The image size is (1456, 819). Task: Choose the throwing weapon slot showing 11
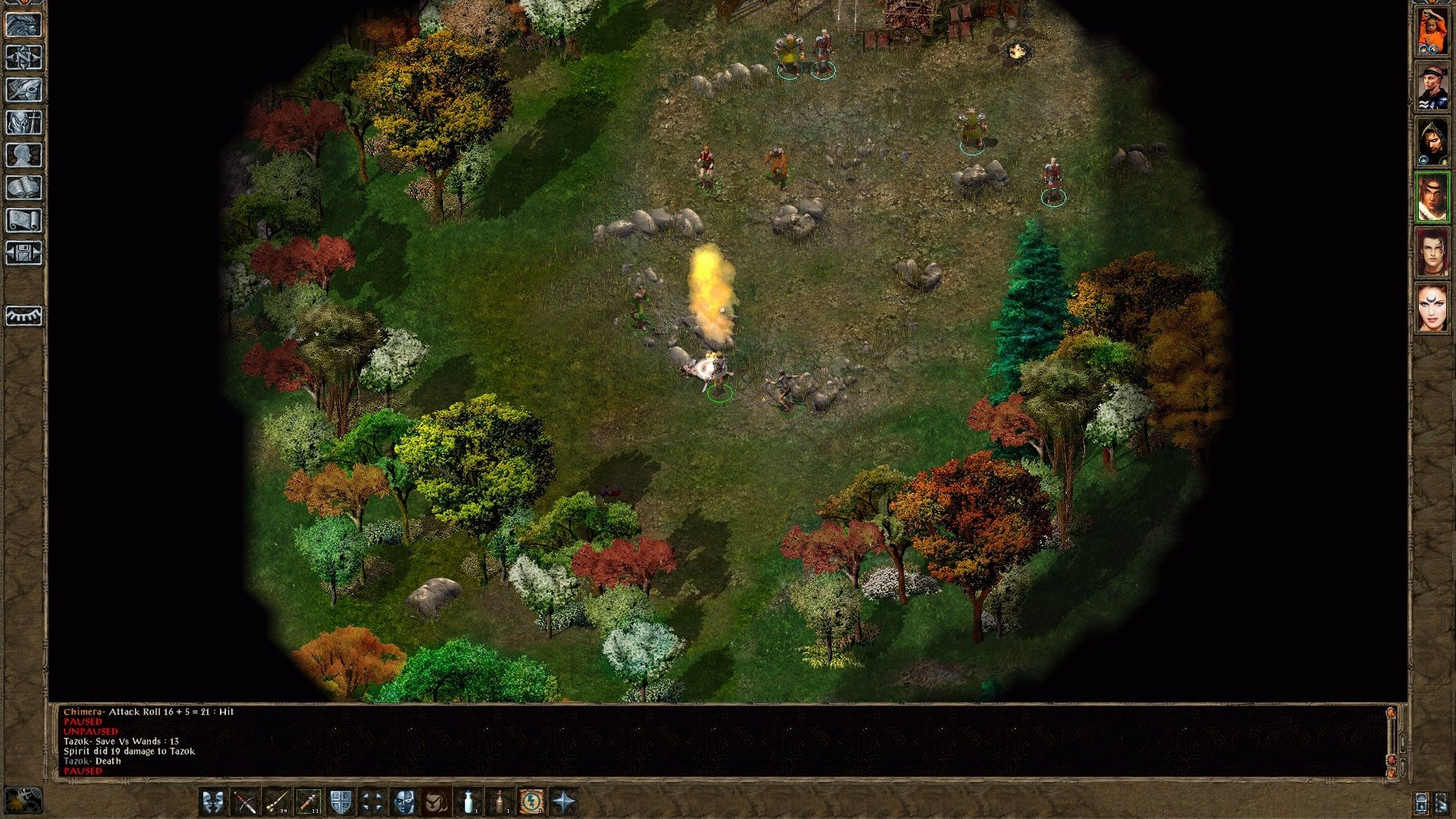pos(309,802)
